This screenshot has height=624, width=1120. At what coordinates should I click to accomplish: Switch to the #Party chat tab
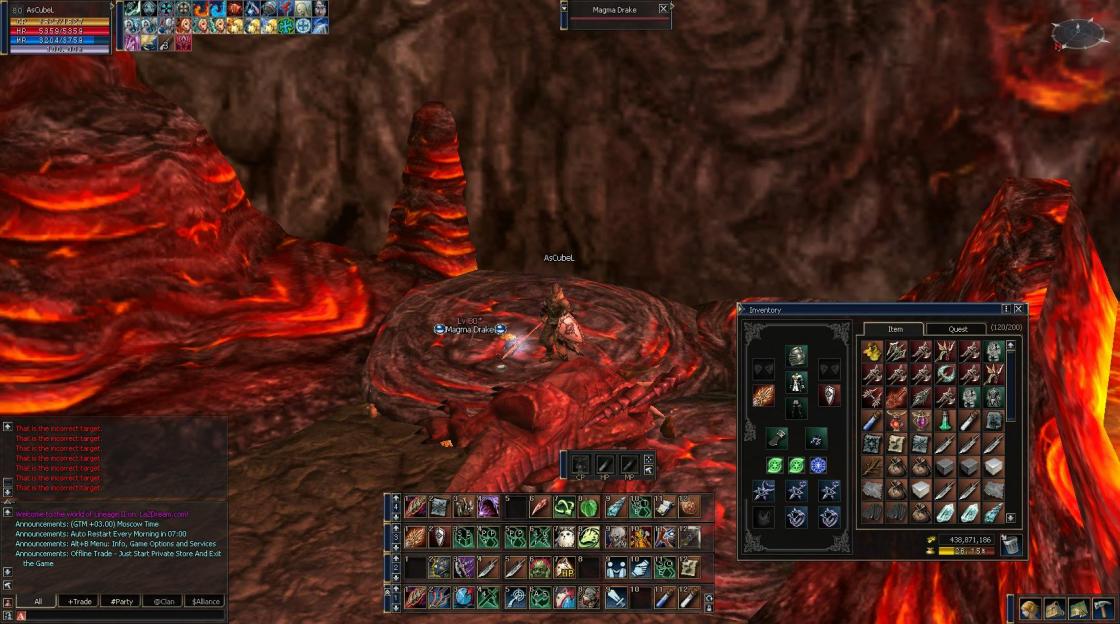click(123, 602)
